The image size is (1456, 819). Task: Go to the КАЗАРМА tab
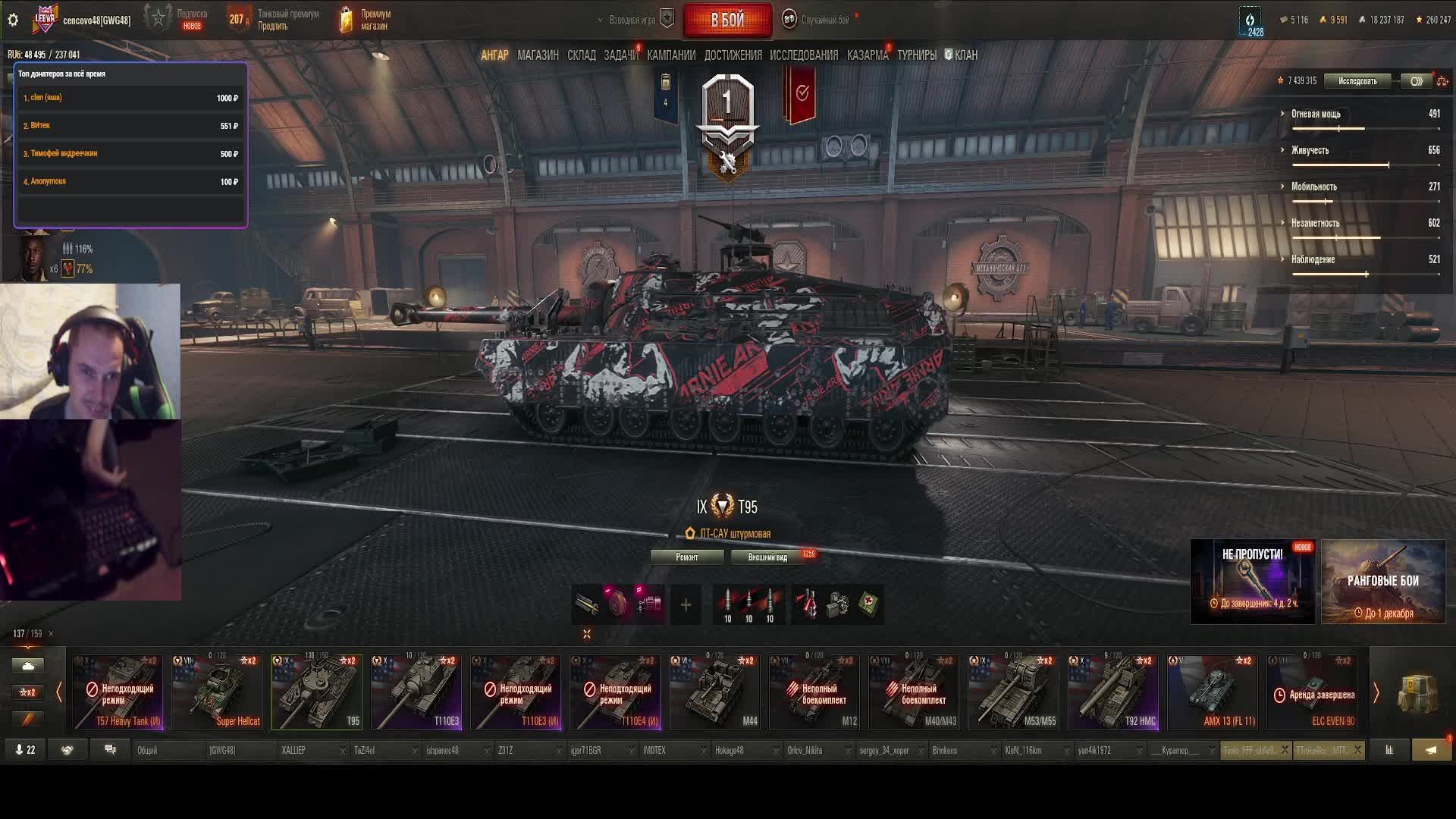click(867, 55)
